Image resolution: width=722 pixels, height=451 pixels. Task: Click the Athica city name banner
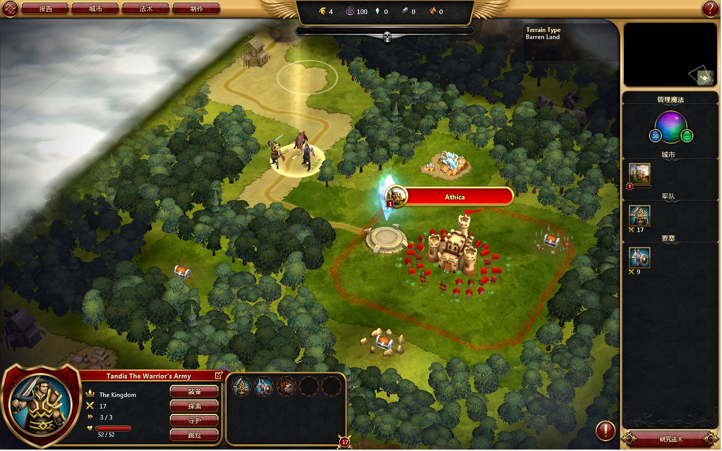pyautogui.click(x=455, y=197)
